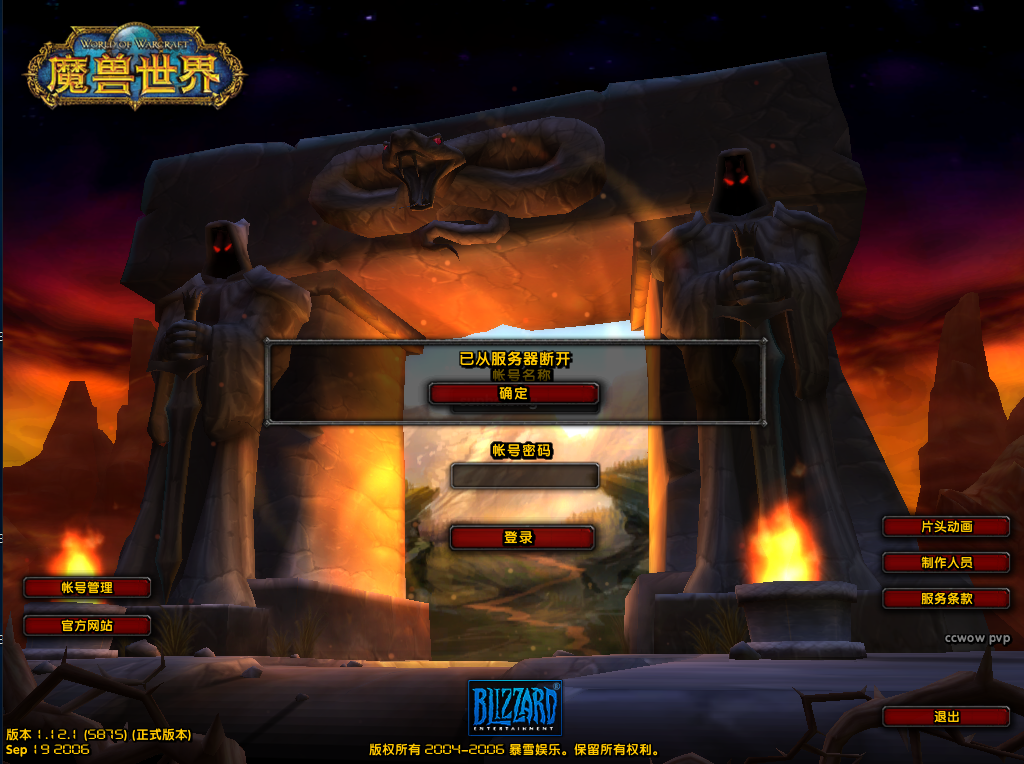Open the 服务条款 terms of service
Image resolution: width=1024 pixels, height=764 pixels.
946,599
